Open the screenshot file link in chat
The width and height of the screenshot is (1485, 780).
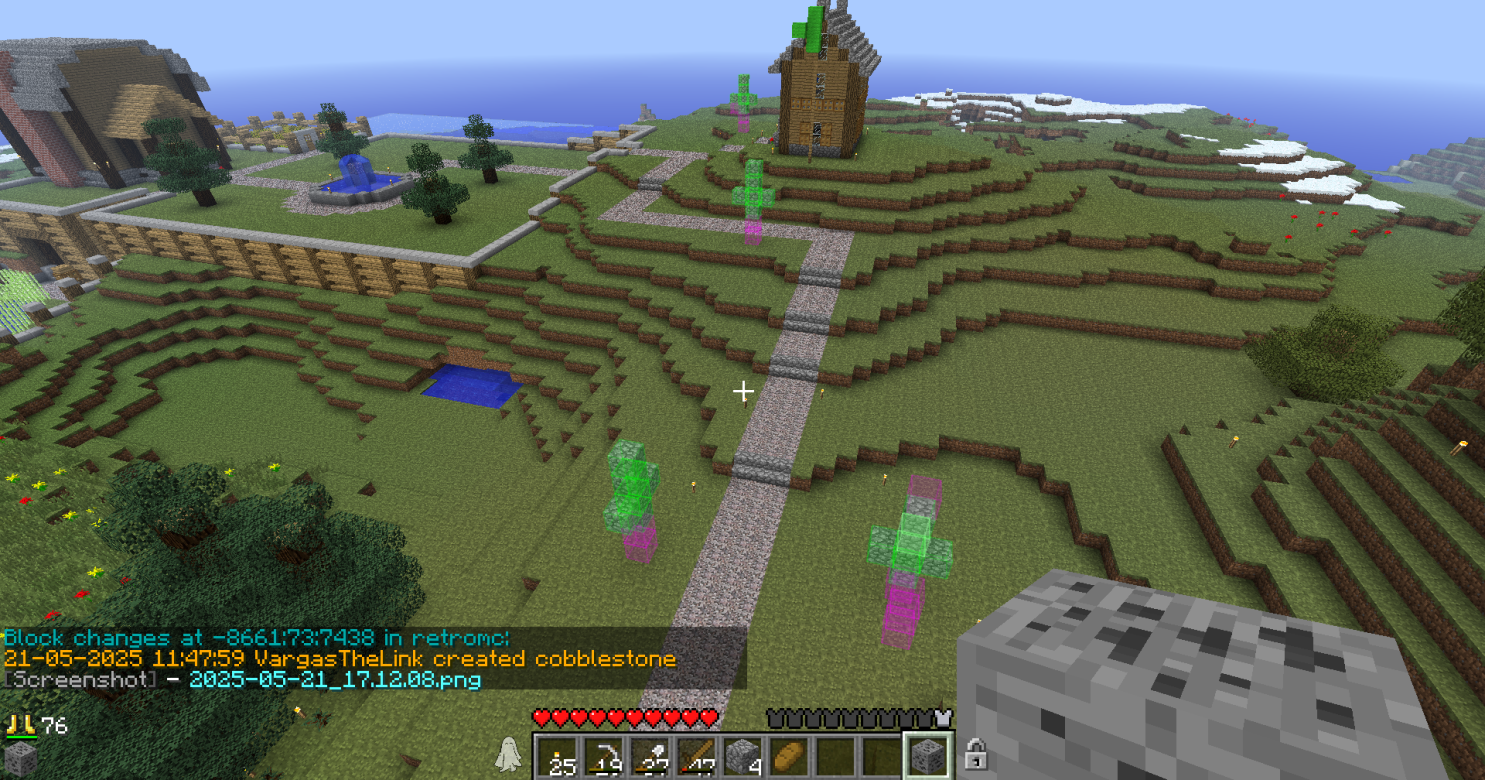point(335,680)
